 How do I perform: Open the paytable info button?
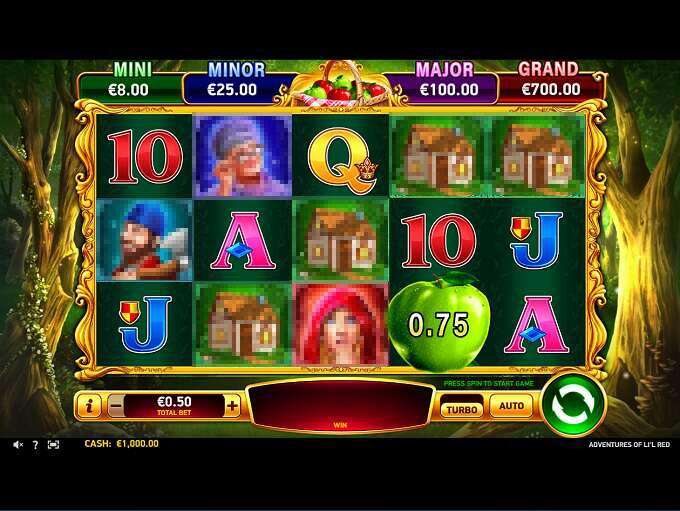[90, 406]
